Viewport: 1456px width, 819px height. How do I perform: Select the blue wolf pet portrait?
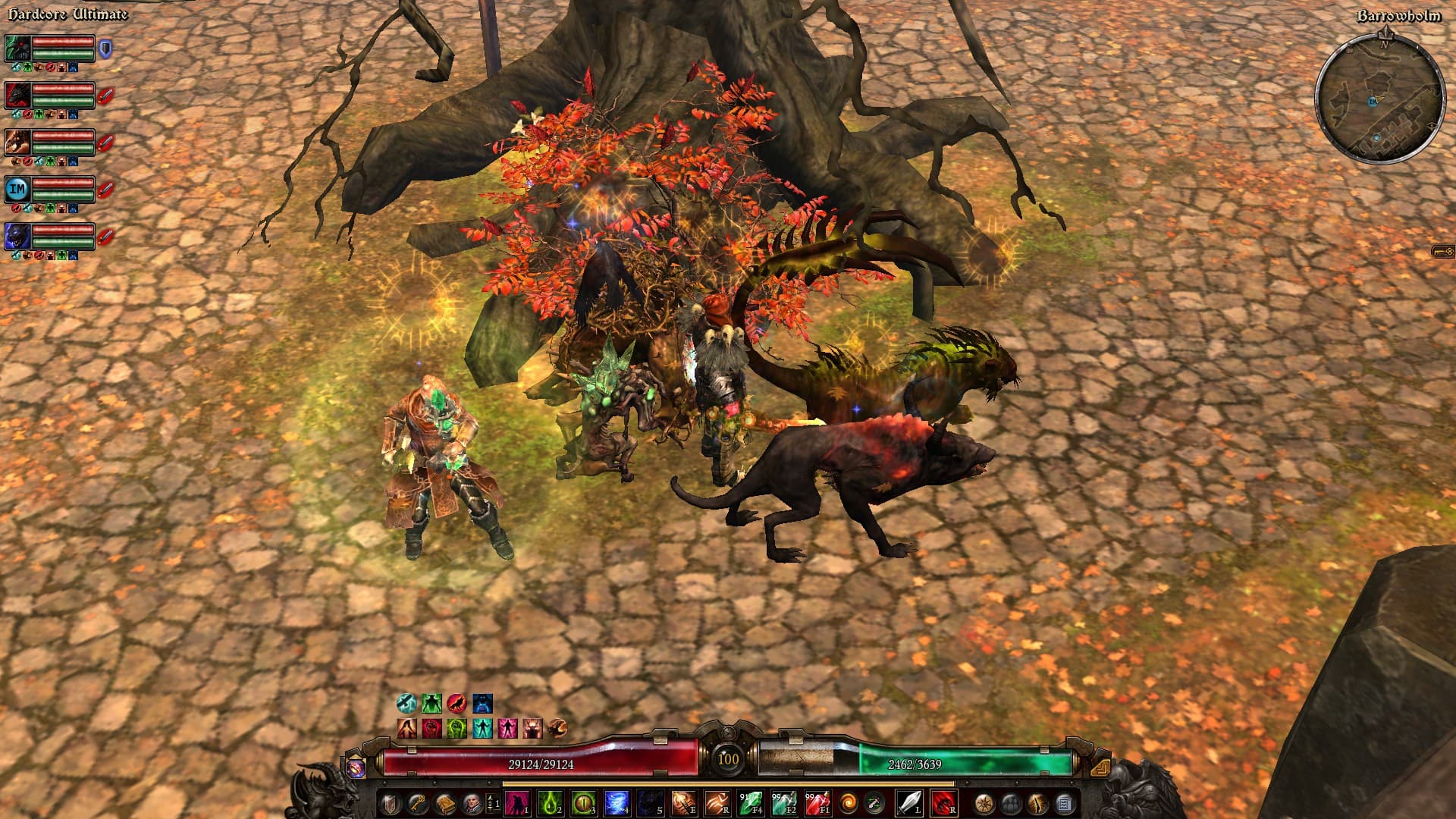[17, 236]
